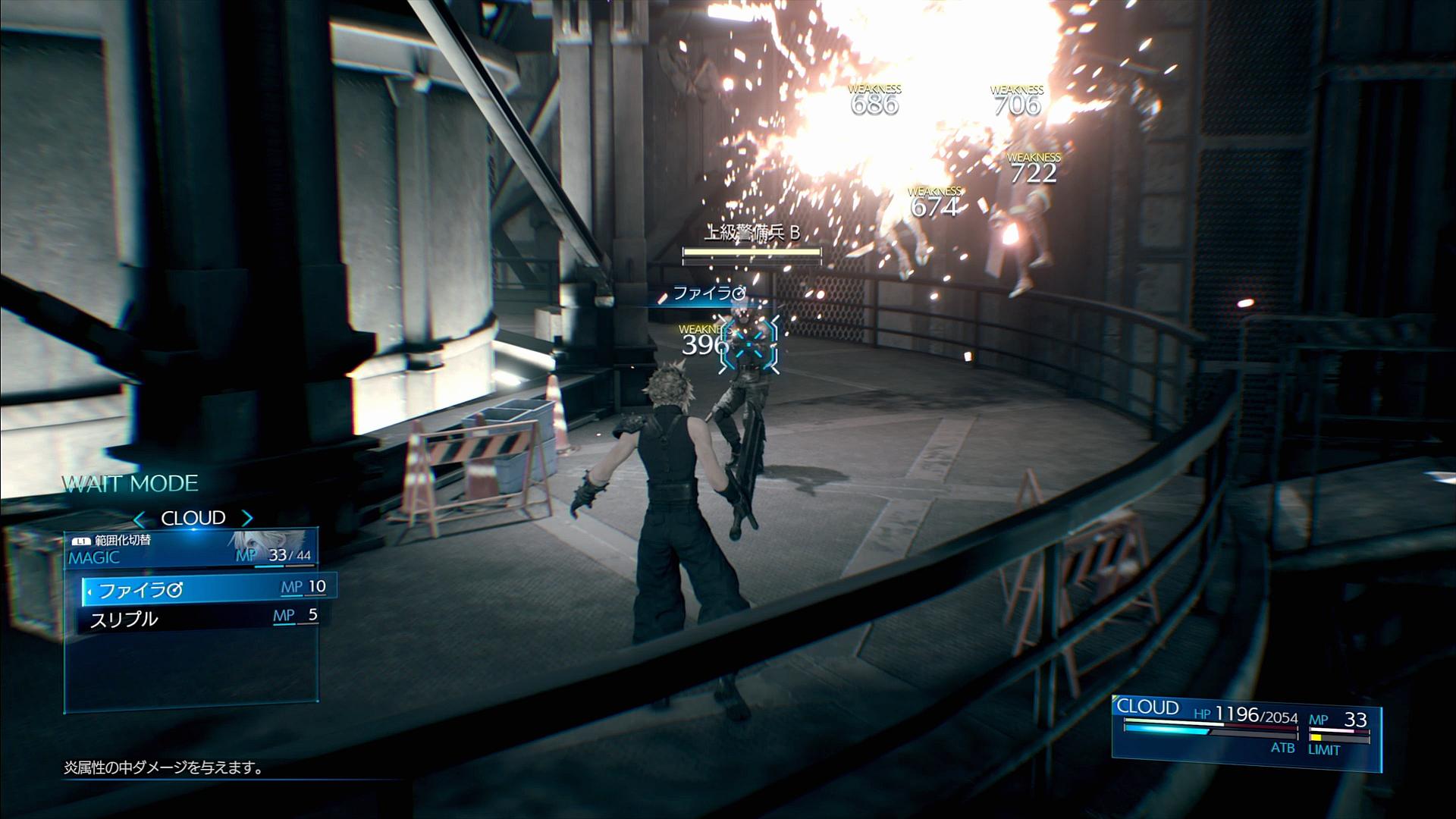Switch to the previous character with the left arrow

(x=140, y=519)
